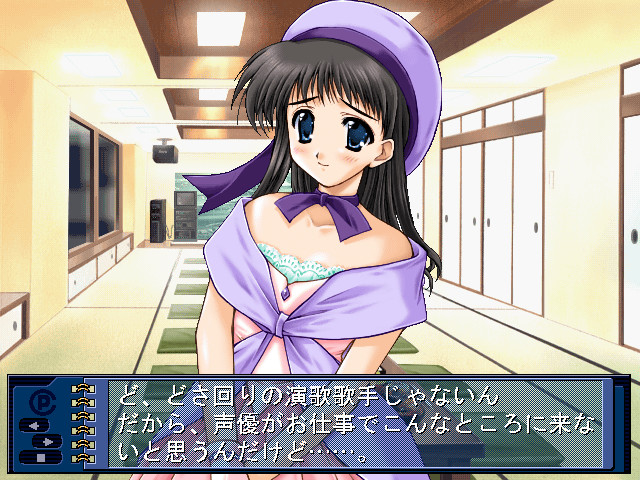Click the left arrow button in the dialogue panel

pyautogui.click(x=33, y=426)
